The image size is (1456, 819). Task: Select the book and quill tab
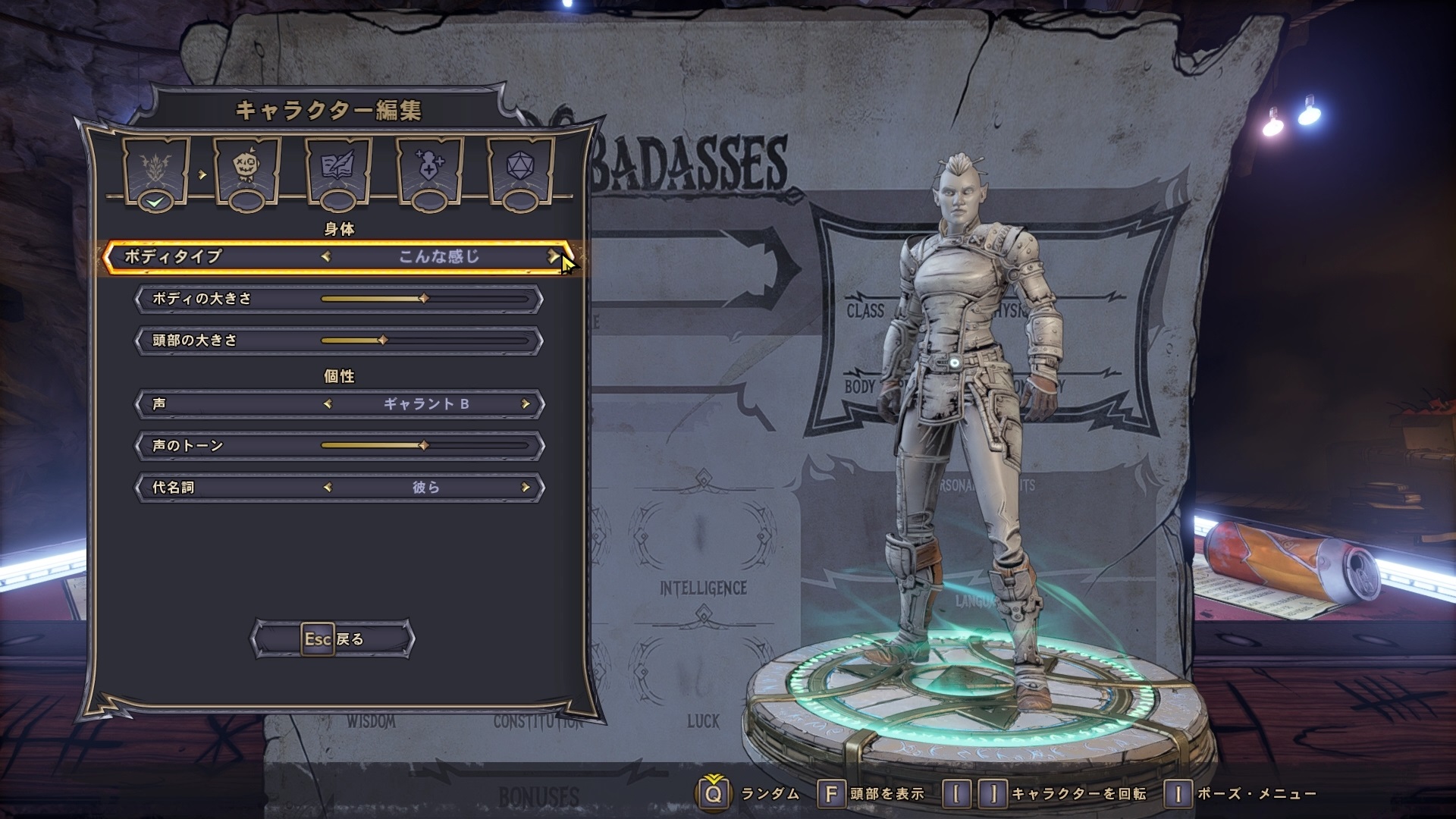(338, 169)
